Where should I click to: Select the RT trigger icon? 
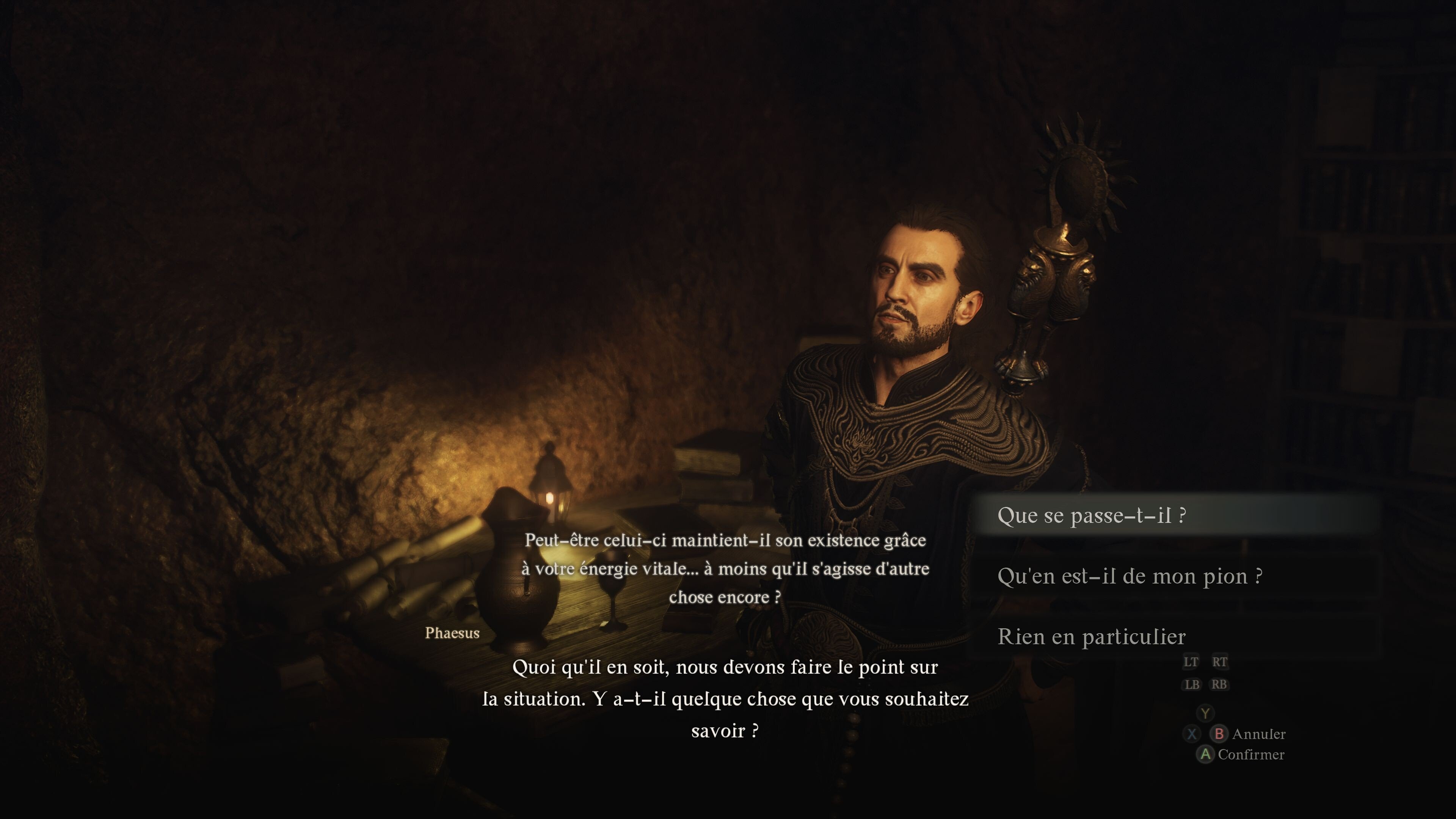coord(1219,661)
